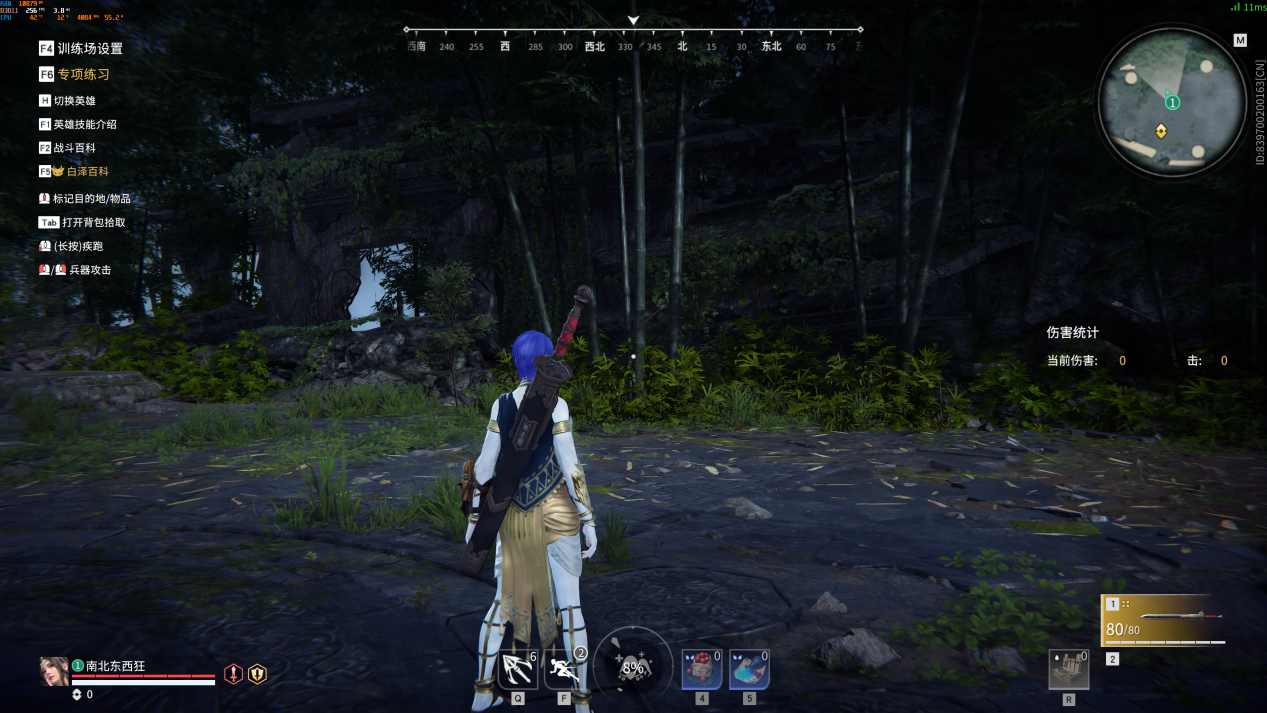This screenshot has width=1267, height=713.
Task: Show the 英雄技能介绍 hero skill guide
Action: click(84, 125)
